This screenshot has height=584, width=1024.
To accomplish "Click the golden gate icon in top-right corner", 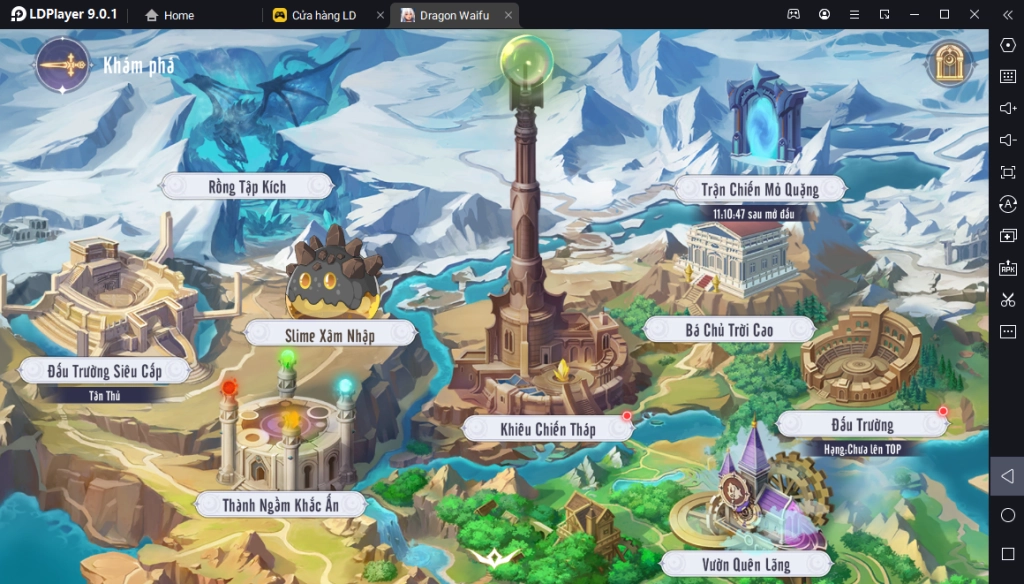I will (x=950, y=64).
